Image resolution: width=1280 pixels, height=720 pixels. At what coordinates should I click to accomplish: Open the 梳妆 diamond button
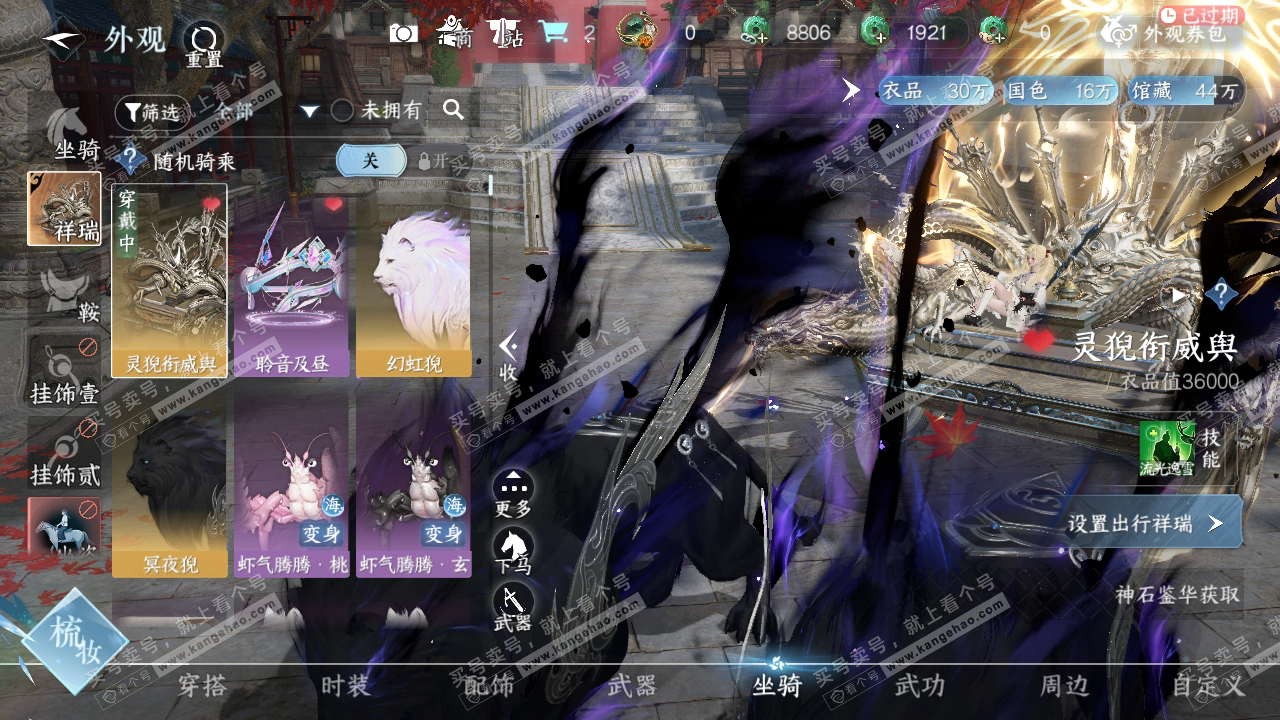tap(74, 641)
